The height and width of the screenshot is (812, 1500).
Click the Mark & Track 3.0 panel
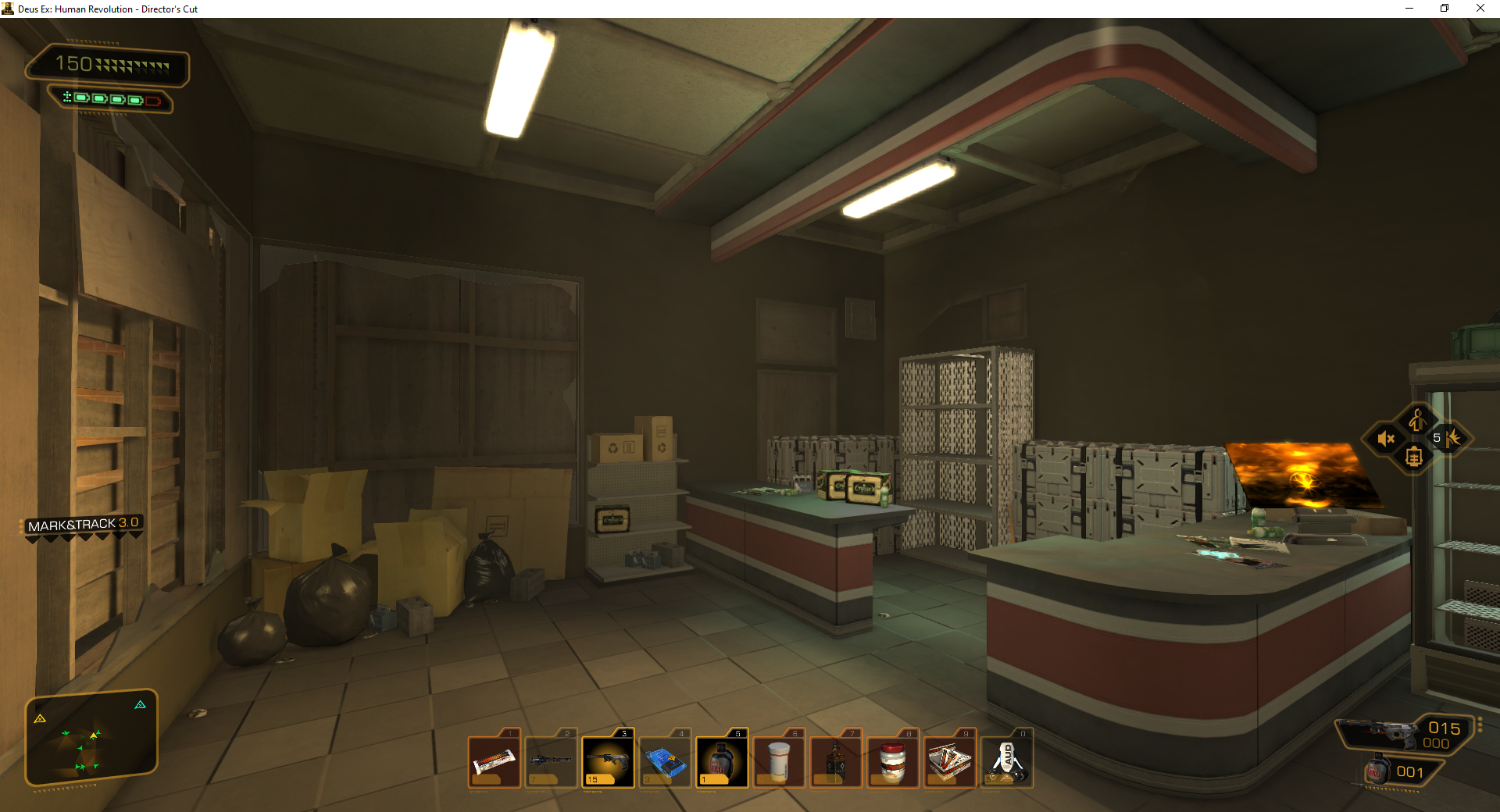click(x=83, y=525)
